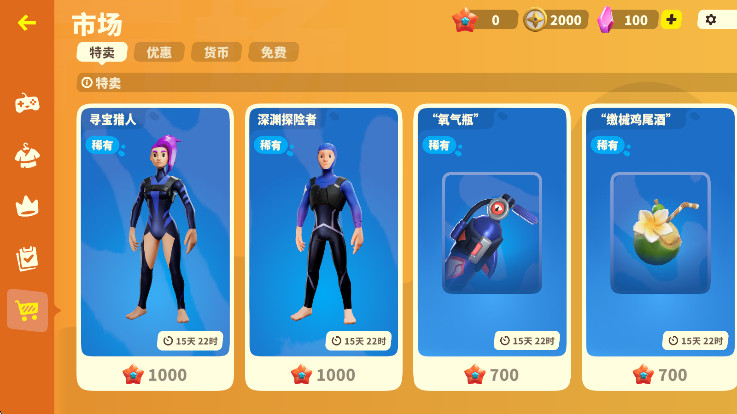737x414 pixels.
Task: Open the gear settings button
Action: pyautogui.click(x=712, y=19)
